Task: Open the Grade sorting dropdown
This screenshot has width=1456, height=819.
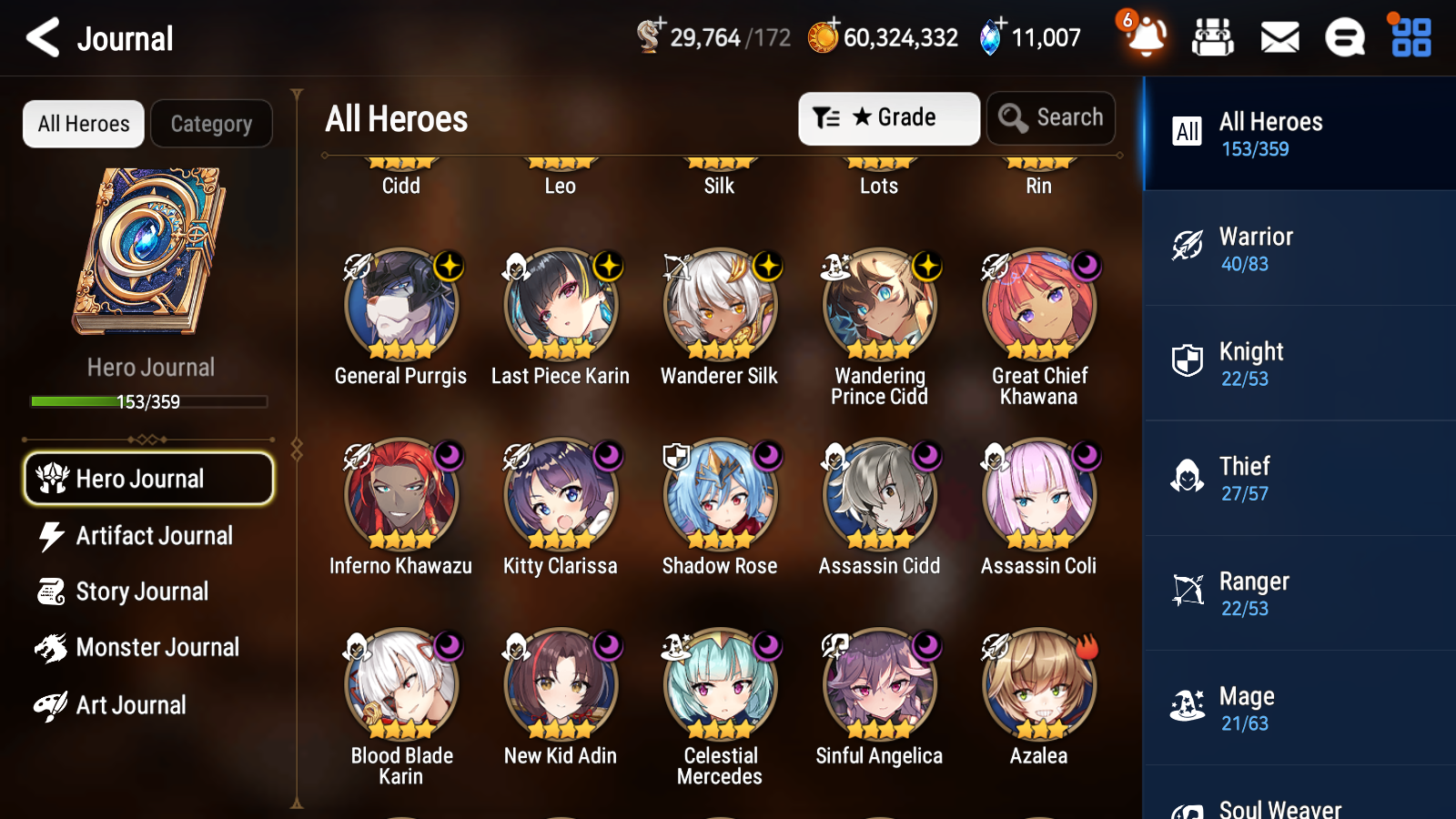Action: point(887,117)
